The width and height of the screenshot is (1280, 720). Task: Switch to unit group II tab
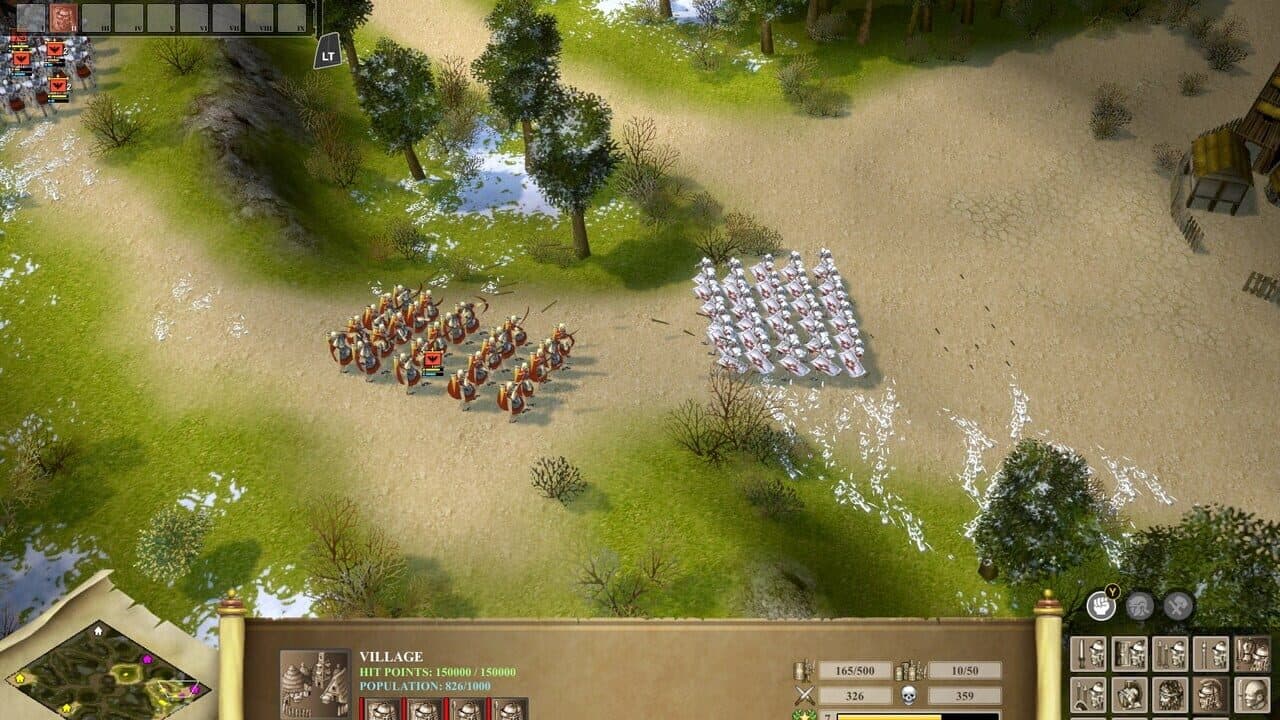coord(63,16)
